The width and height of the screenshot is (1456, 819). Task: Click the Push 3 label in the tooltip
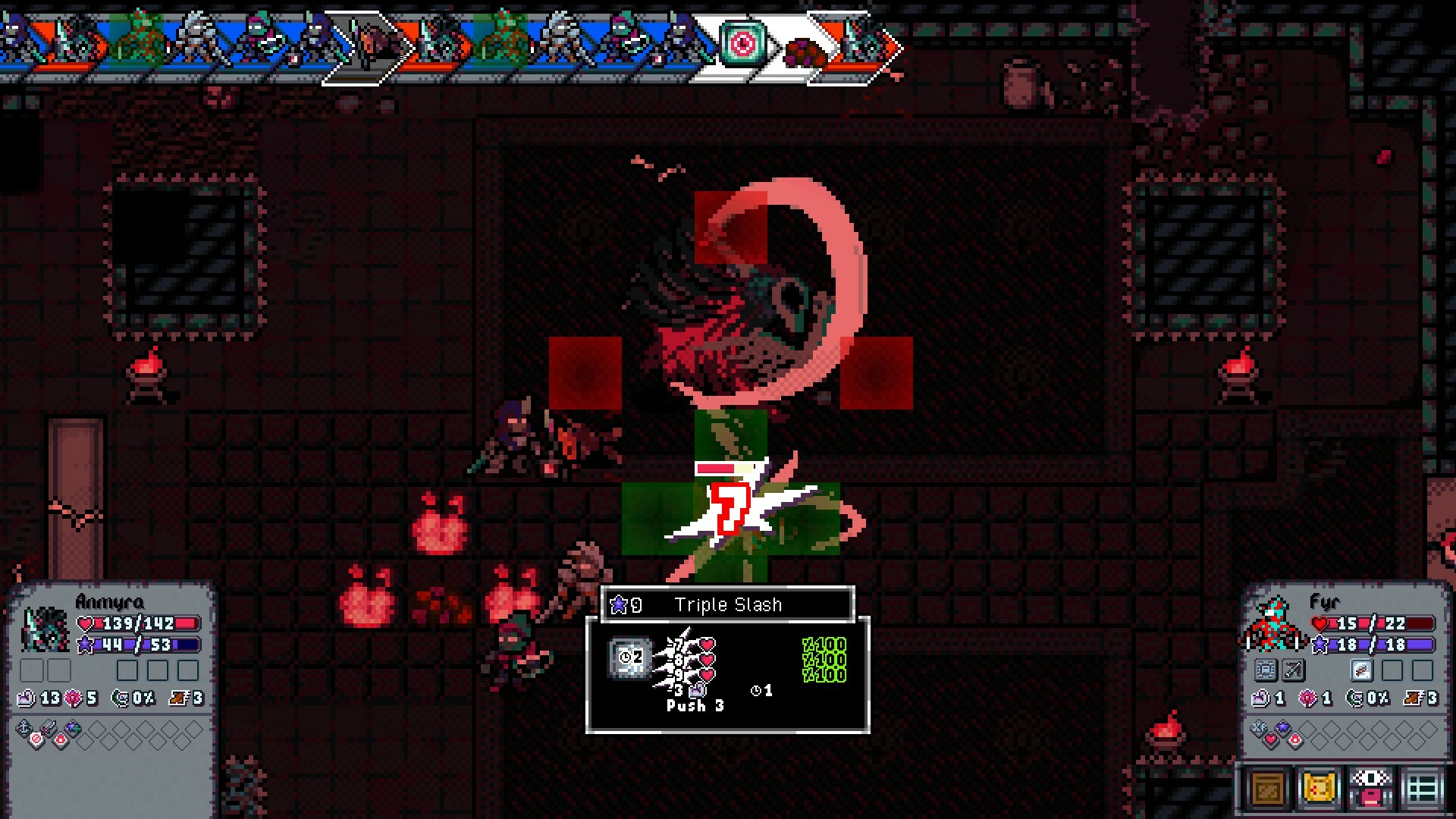click(x=694, y=705)
